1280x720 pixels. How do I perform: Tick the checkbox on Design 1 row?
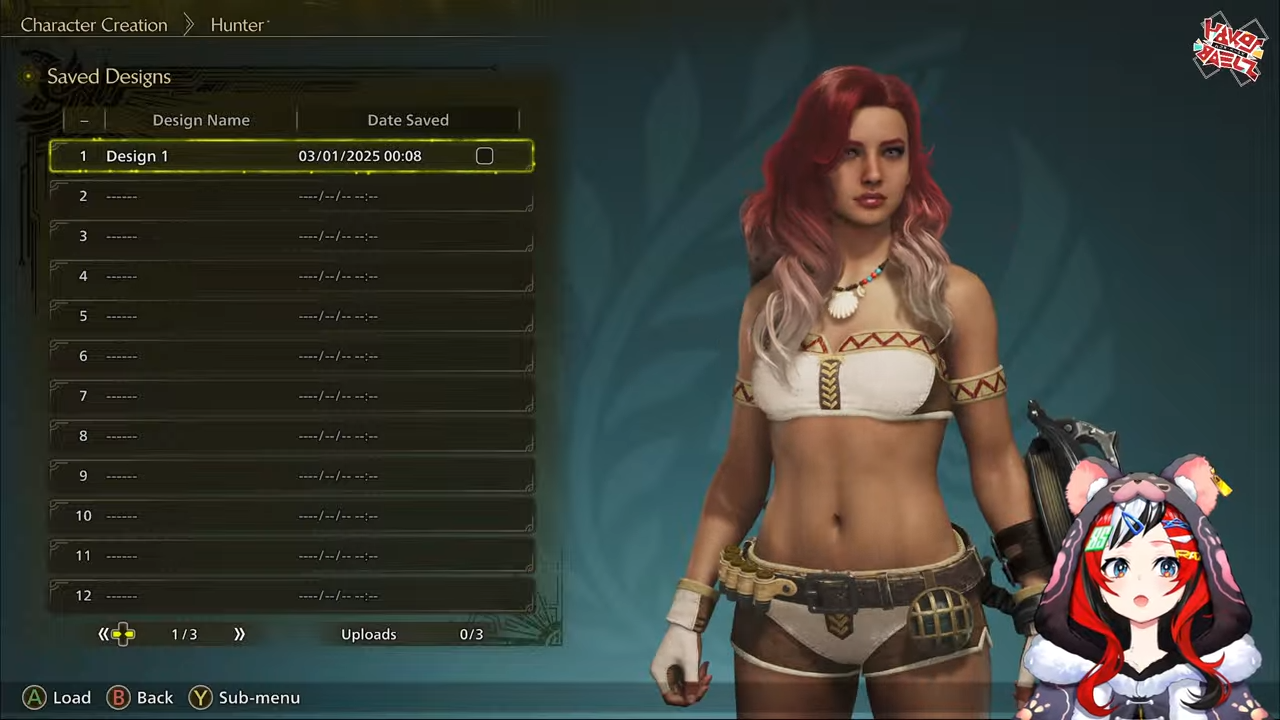pos(484,156)
